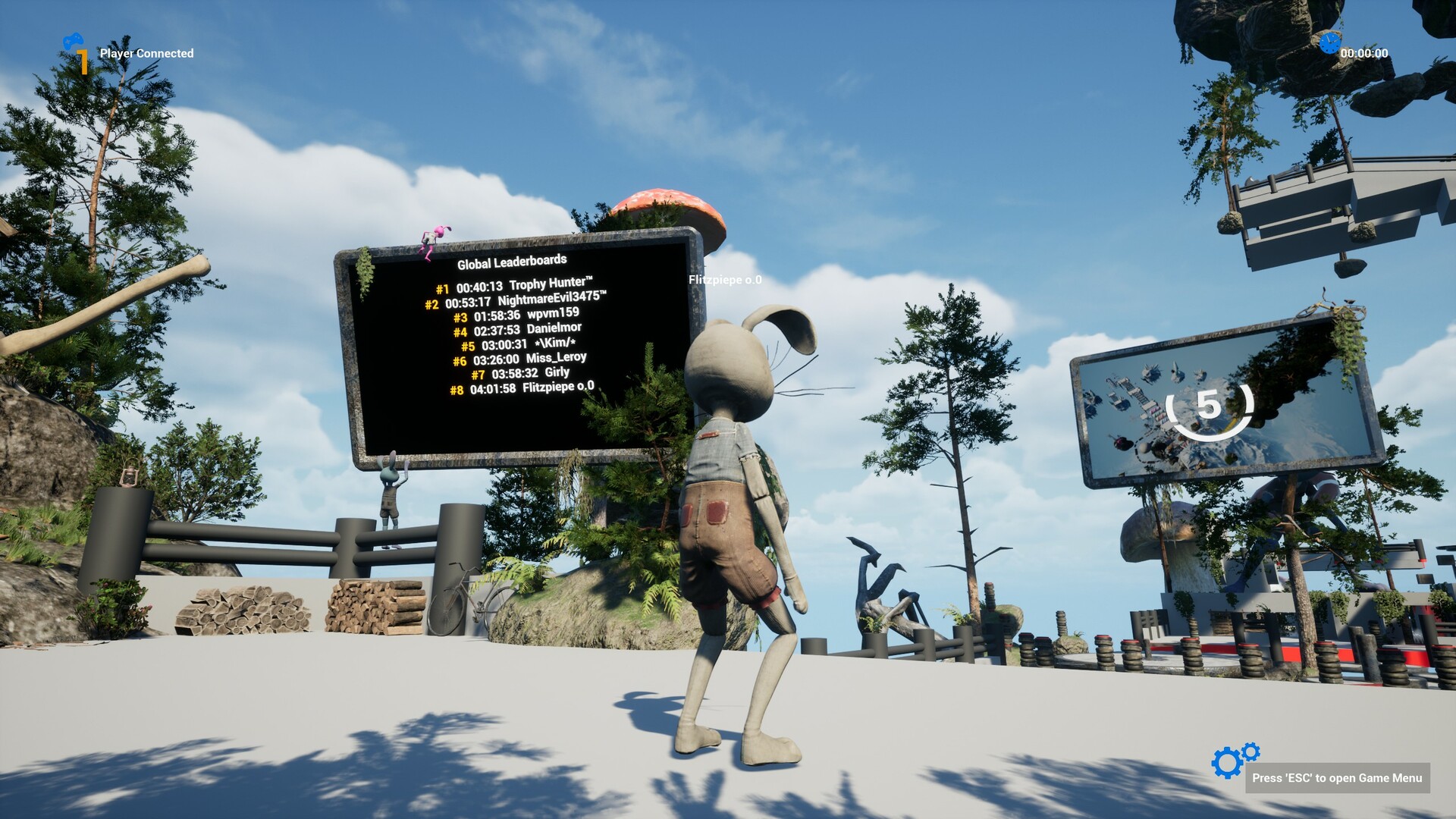The image size is (1456, 819).
Task: Click the large gear icon at bottom right
Action: [x=1226, y=761]
